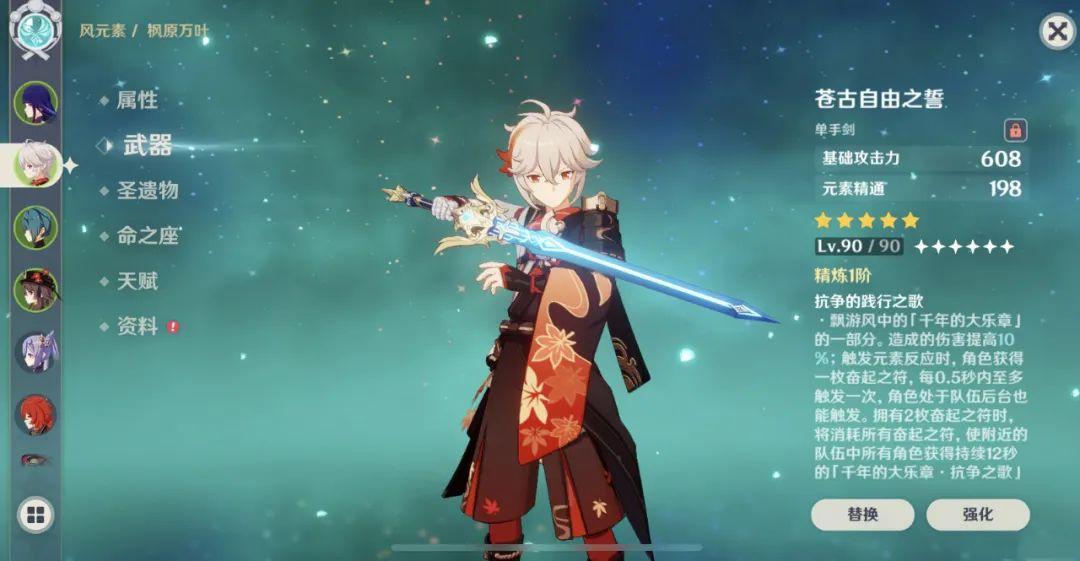The height and width of the screenshot is (561, 1080).
Task: Select the dark purple-haired character portrait
Action: click(36, 102)
